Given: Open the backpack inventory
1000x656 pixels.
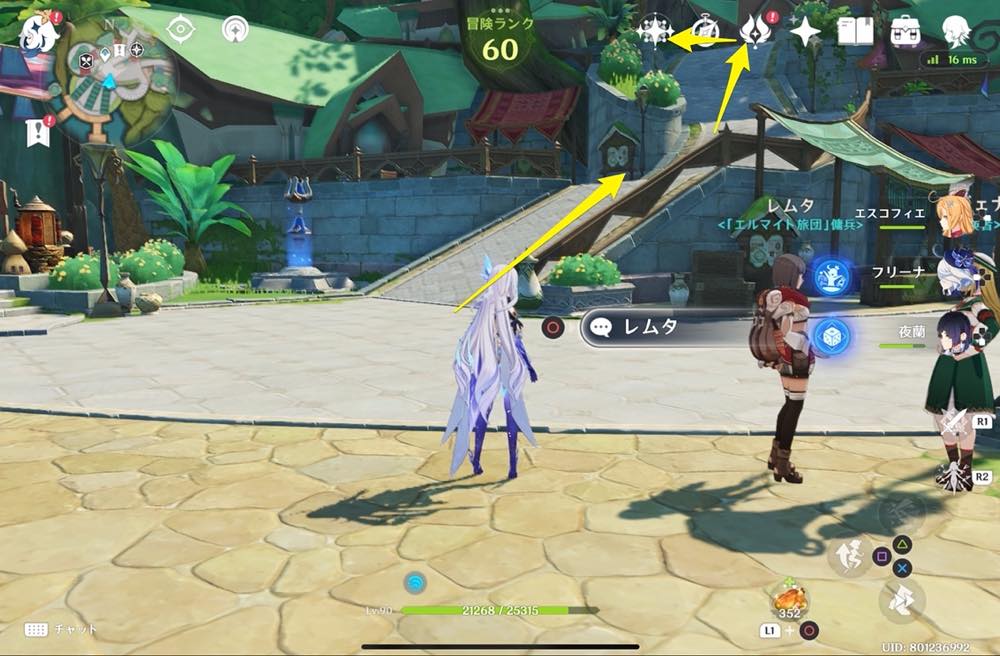Looking at the screenshot, I should pyautogui.click(x=906, y=31).
